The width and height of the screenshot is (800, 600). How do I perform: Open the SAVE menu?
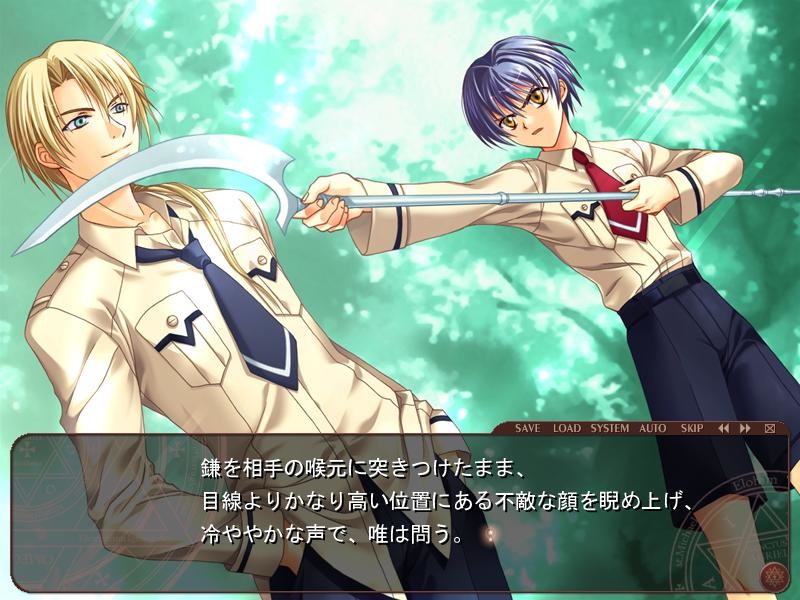(527, 428)
